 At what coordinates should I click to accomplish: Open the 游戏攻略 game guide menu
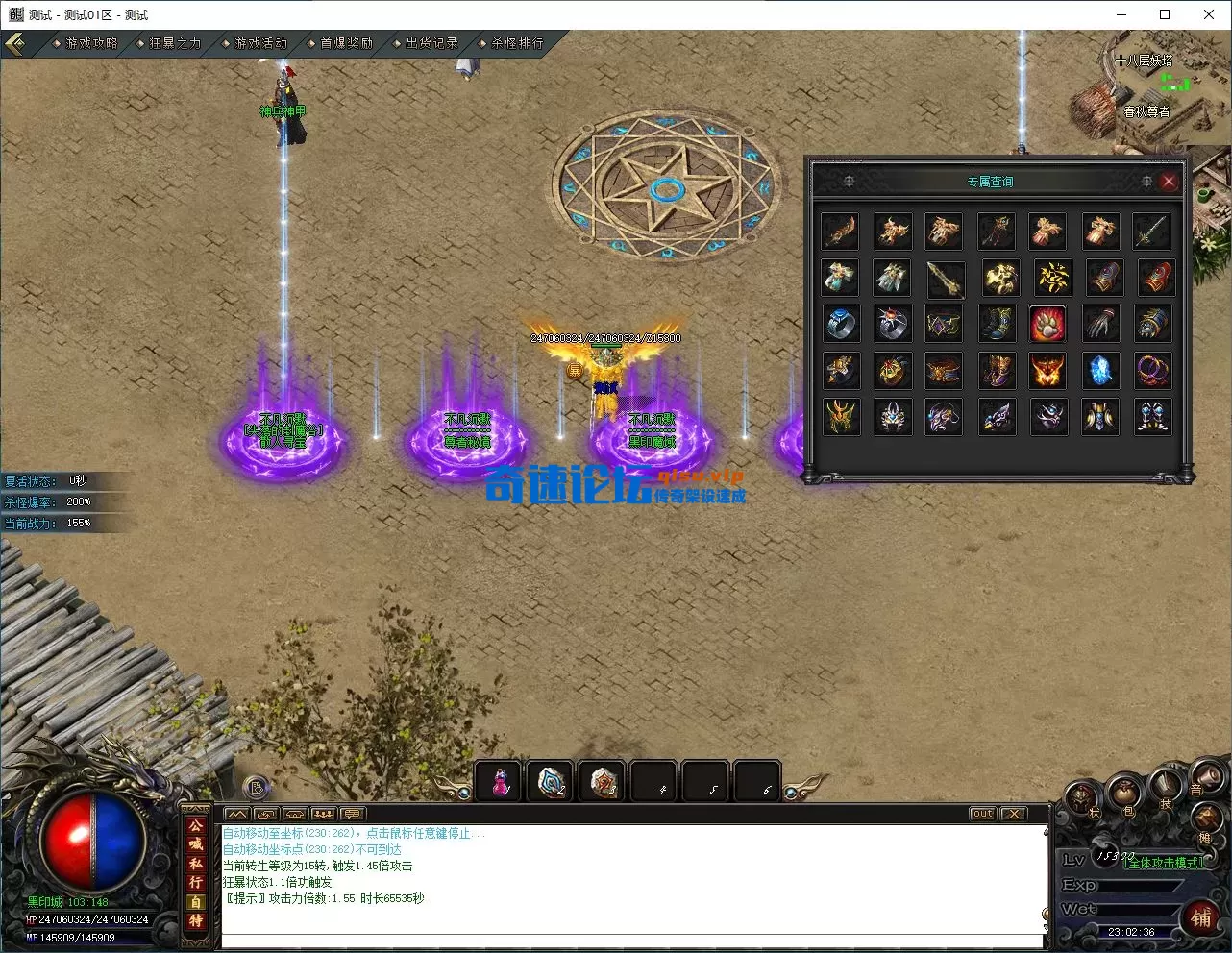coord(91,43)
